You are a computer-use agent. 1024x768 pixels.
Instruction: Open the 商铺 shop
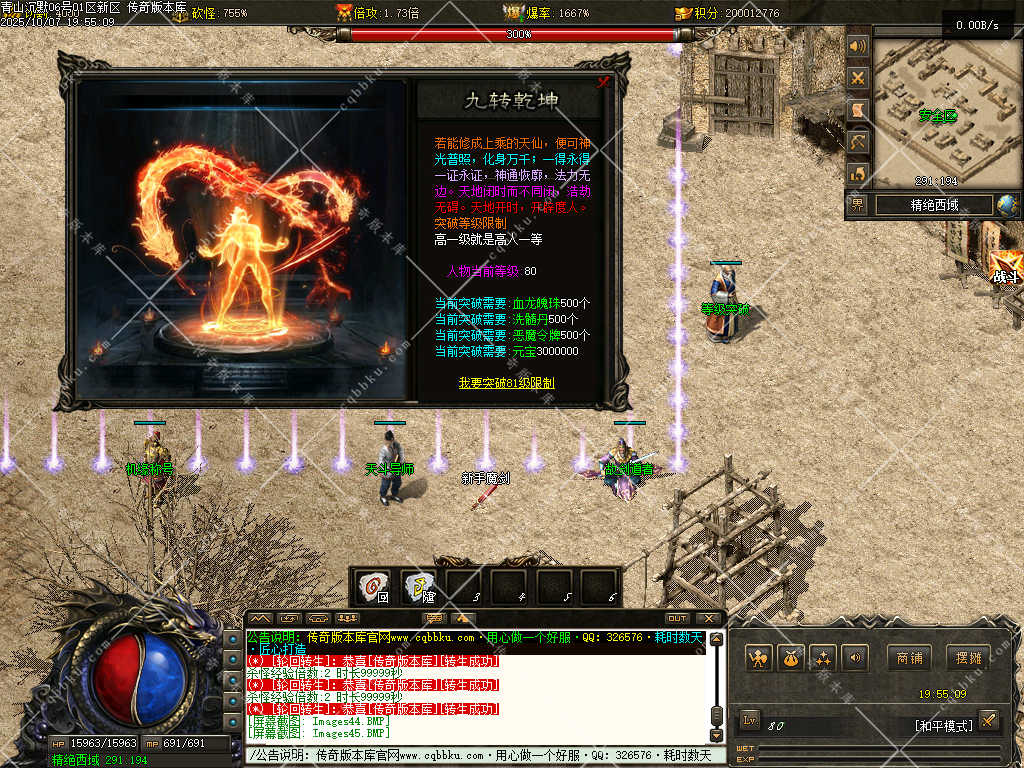pos(909,658)
